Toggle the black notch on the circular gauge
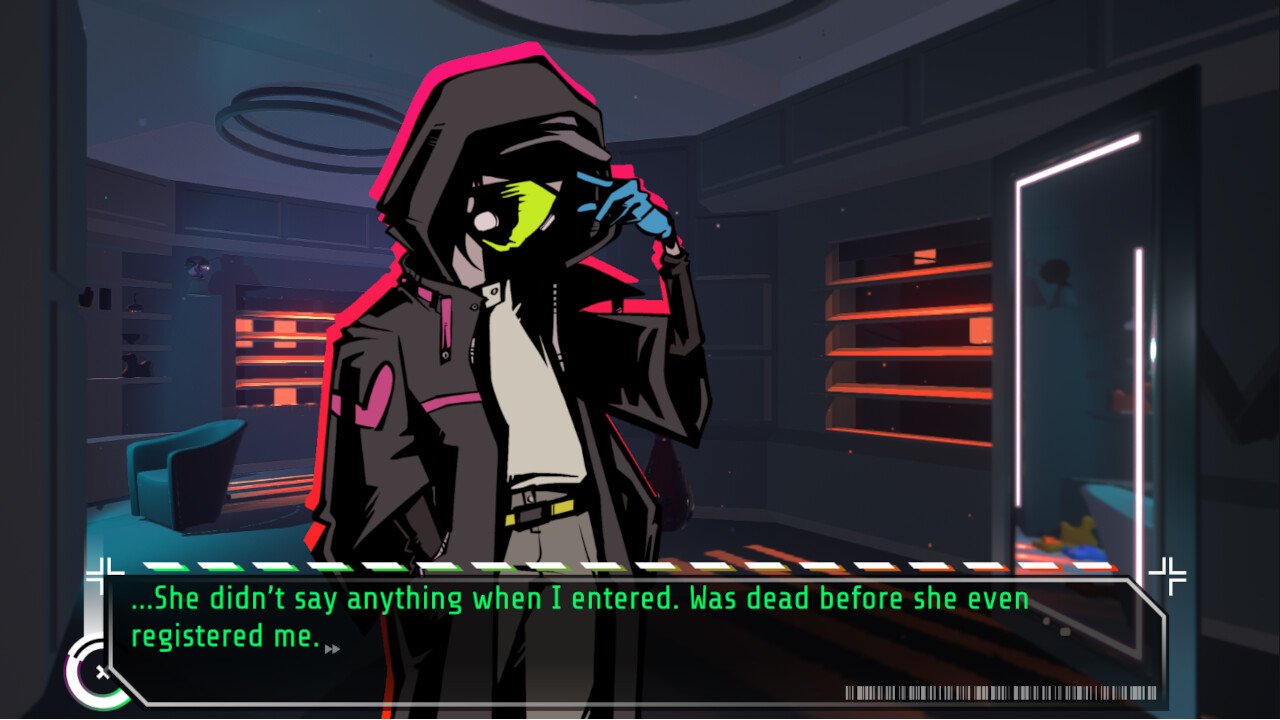This screenshot has height=720, width=1280. [x=83, y=648]
